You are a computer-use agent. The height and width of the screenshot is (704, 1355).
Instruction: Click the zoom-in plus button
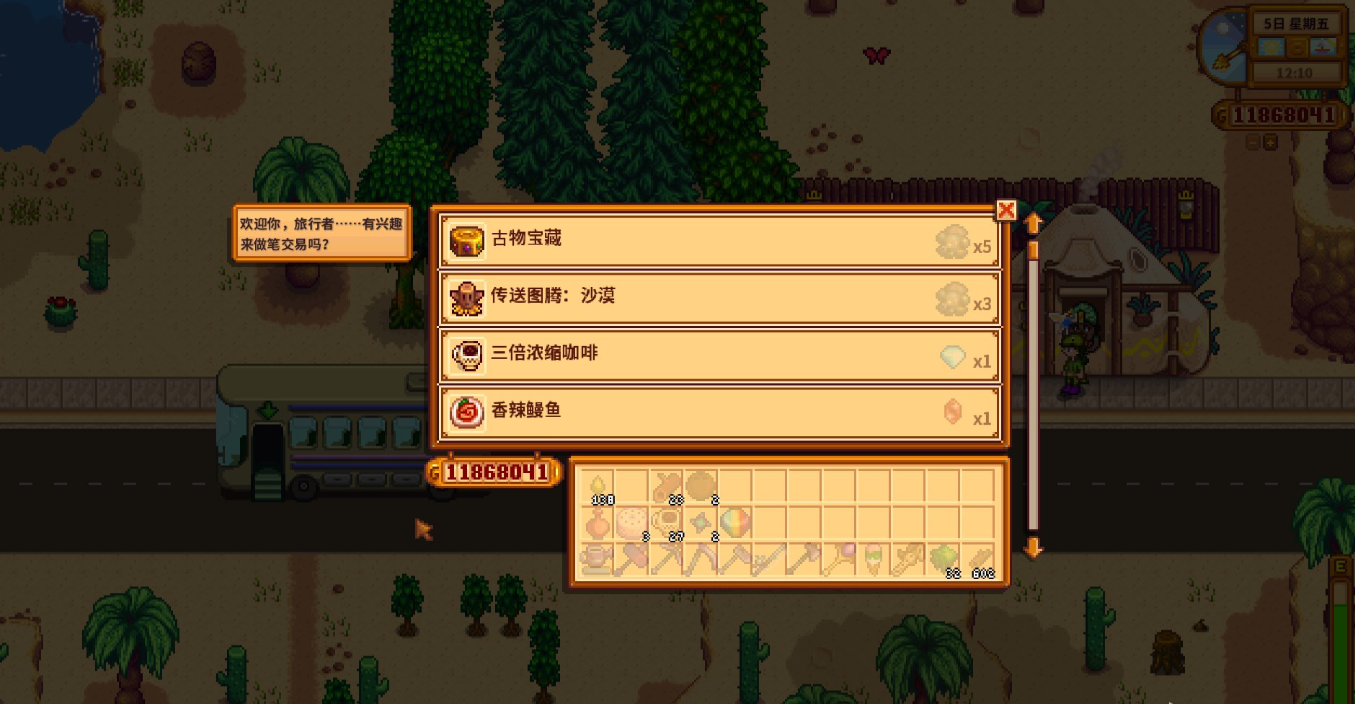1270,143
